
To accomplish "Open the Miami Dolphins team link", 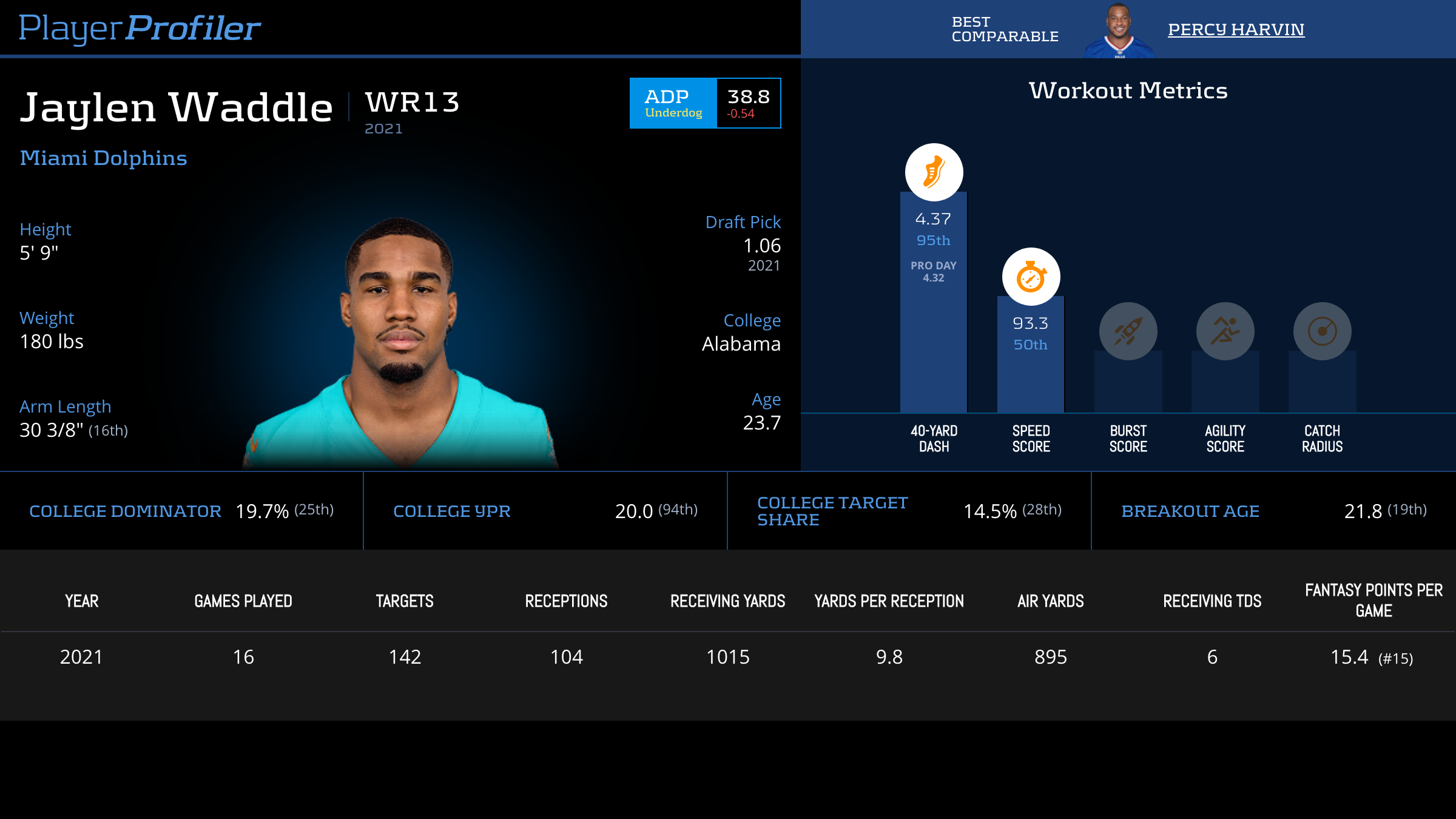I will [103, 158].
